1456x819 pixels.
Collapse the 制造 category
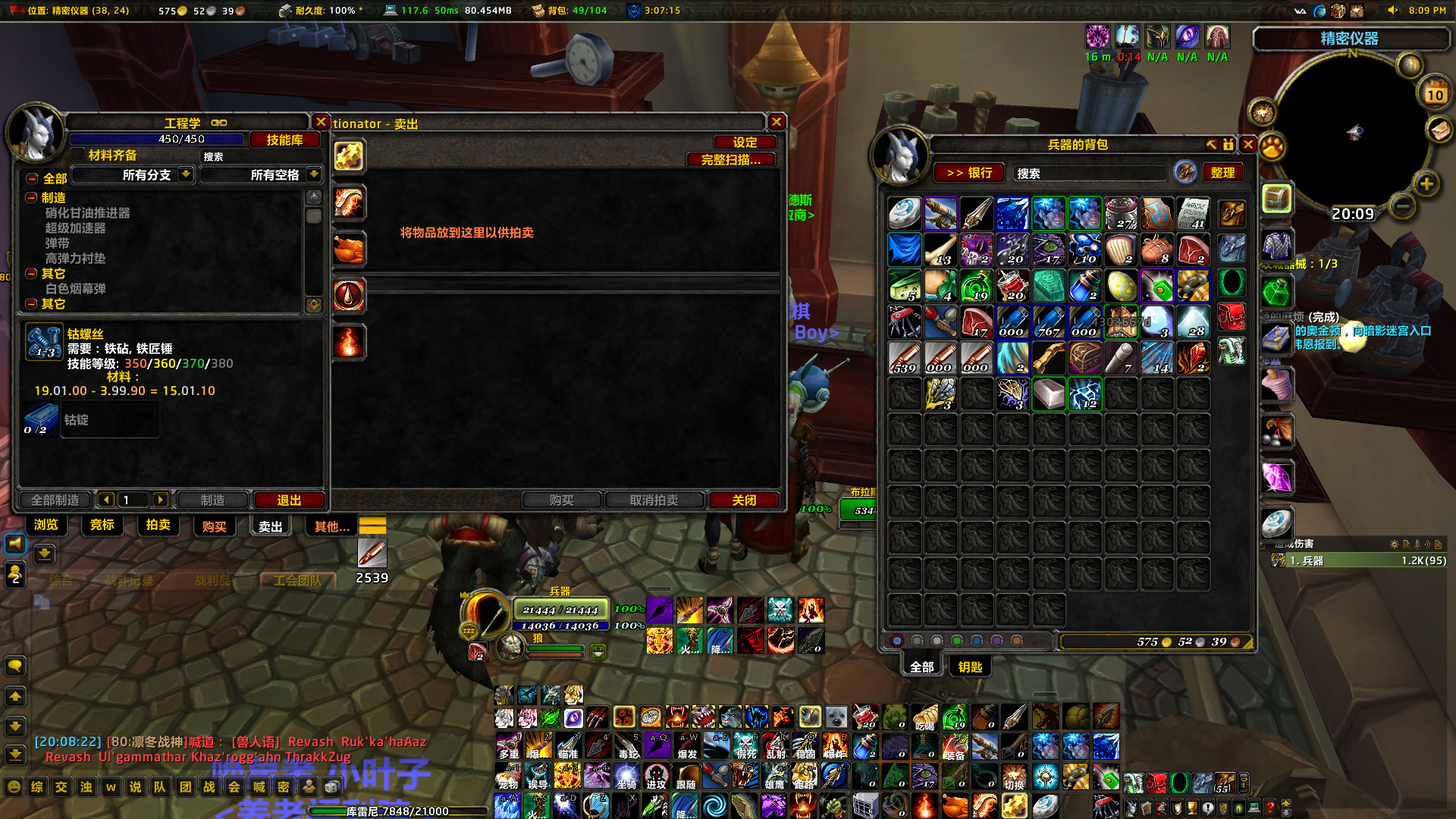(30, 198)
